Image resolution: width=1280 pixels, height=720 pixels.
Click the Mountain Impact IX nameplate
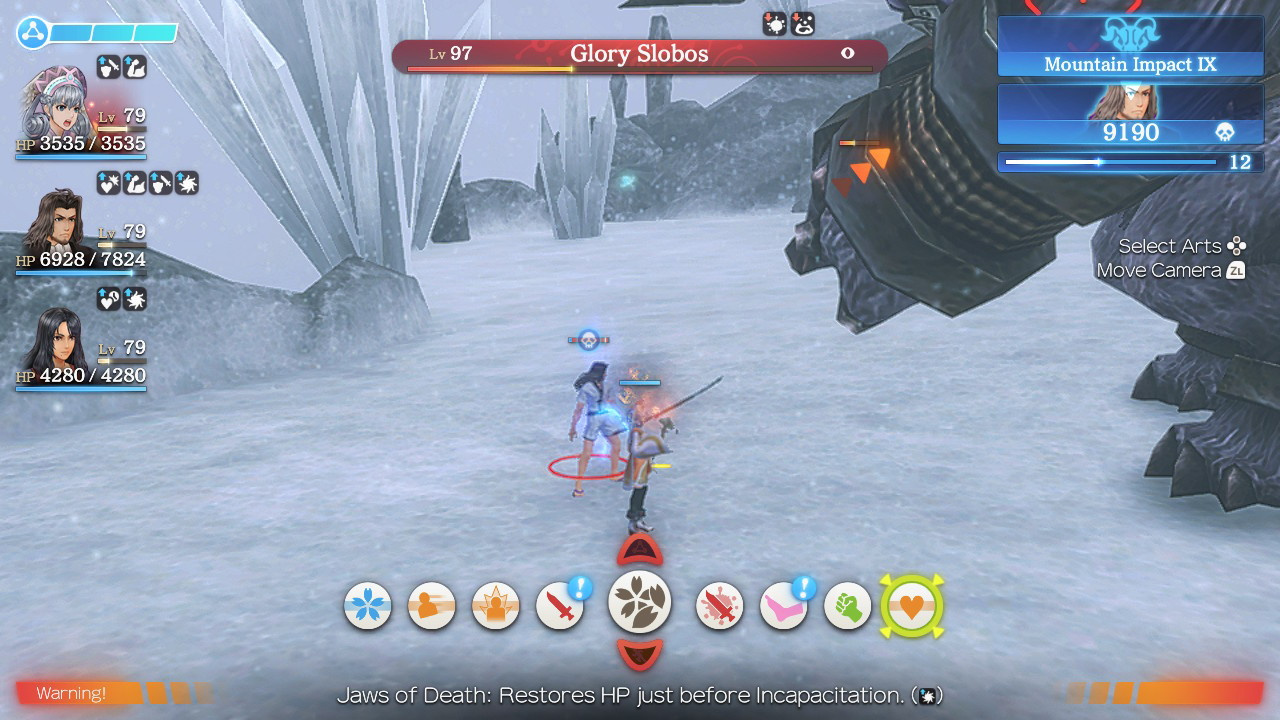pos(1128,64)
